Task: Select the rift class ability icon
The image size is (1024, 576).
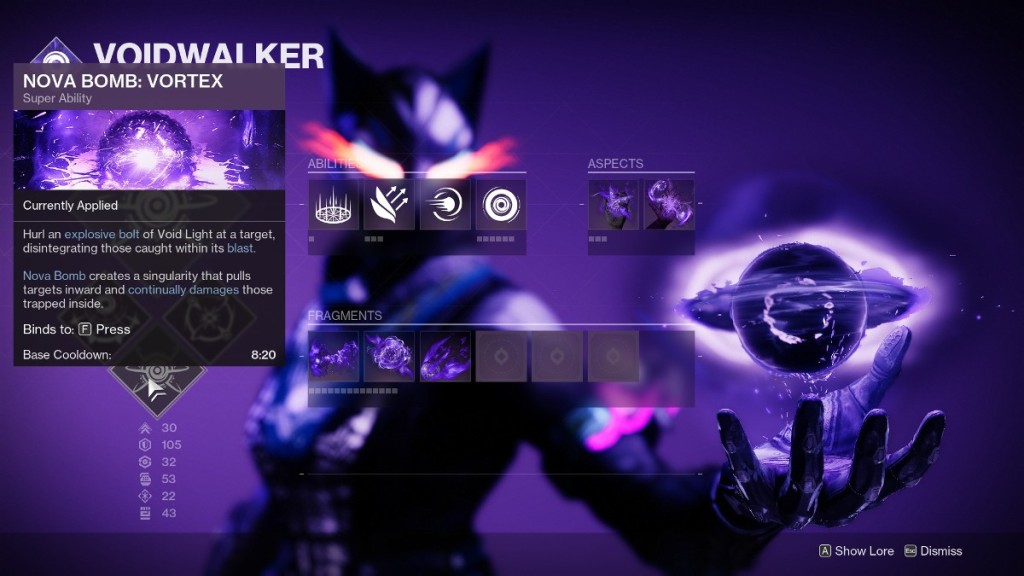Action: 333,204
